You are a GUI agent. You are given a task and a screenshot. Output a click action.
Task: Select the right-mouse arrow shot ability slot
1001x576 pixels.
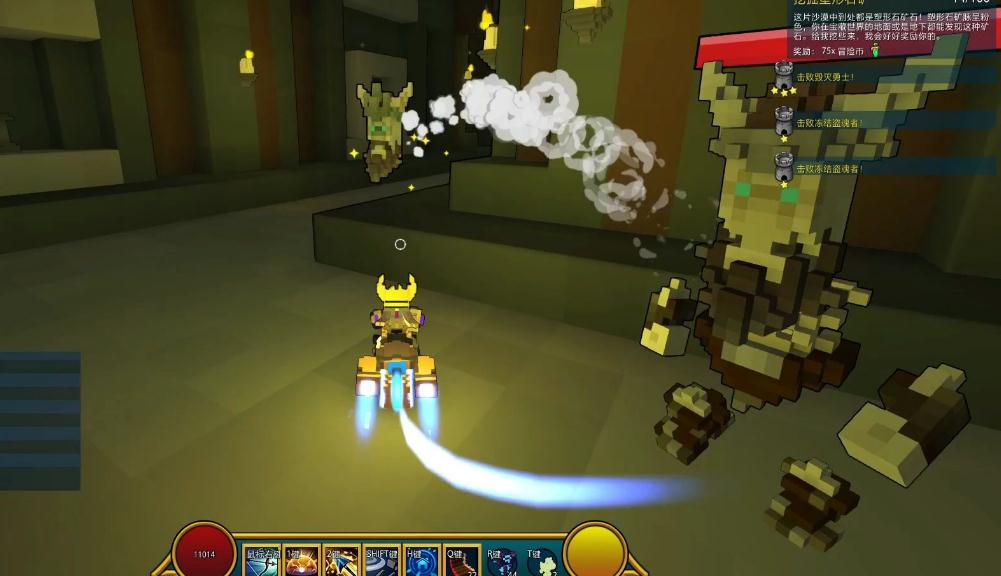262,561
